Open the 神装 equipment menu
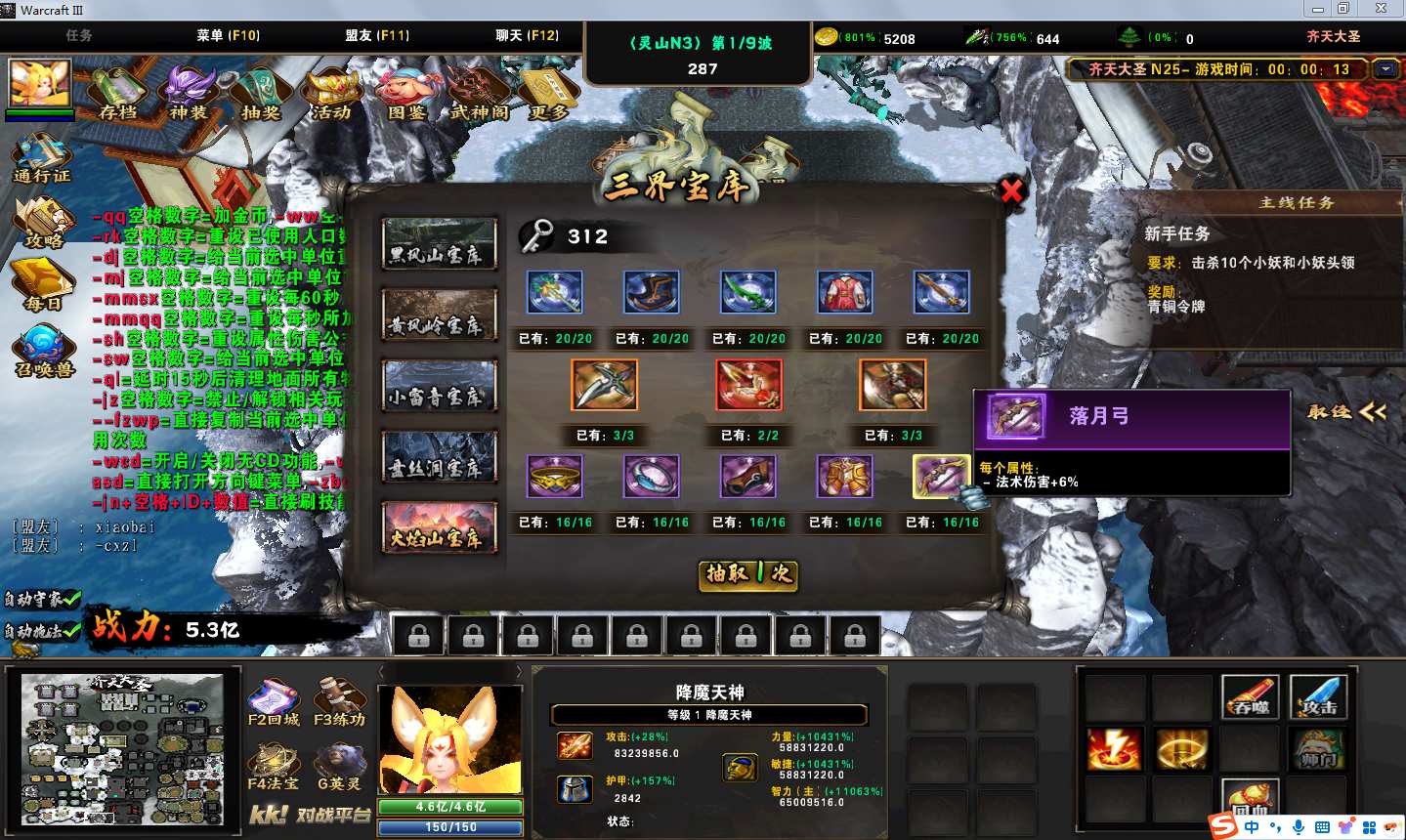 190,93
